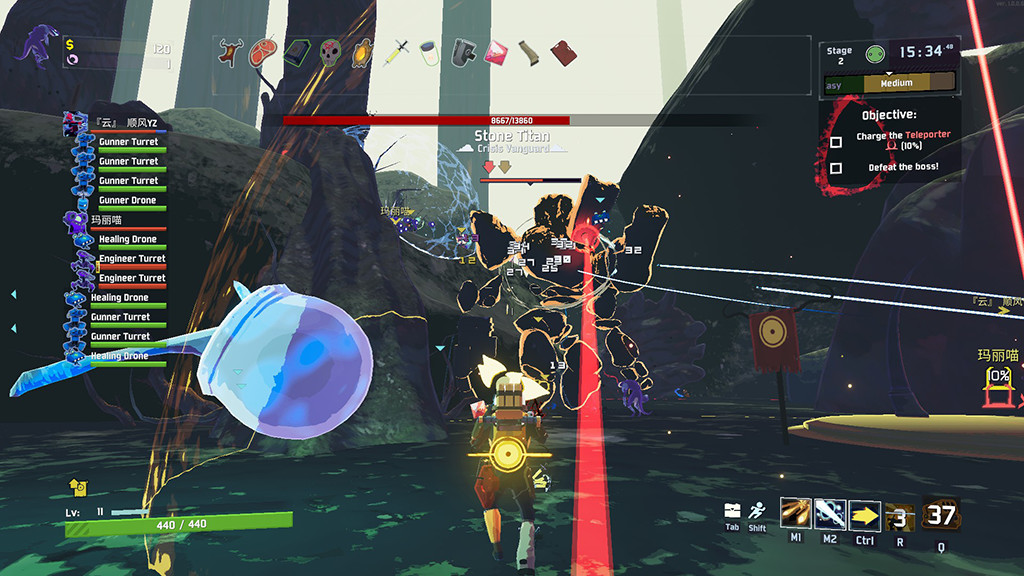Select the red shirt item icon
Viewport: 1024px width, 576px height.
point(562,51)
